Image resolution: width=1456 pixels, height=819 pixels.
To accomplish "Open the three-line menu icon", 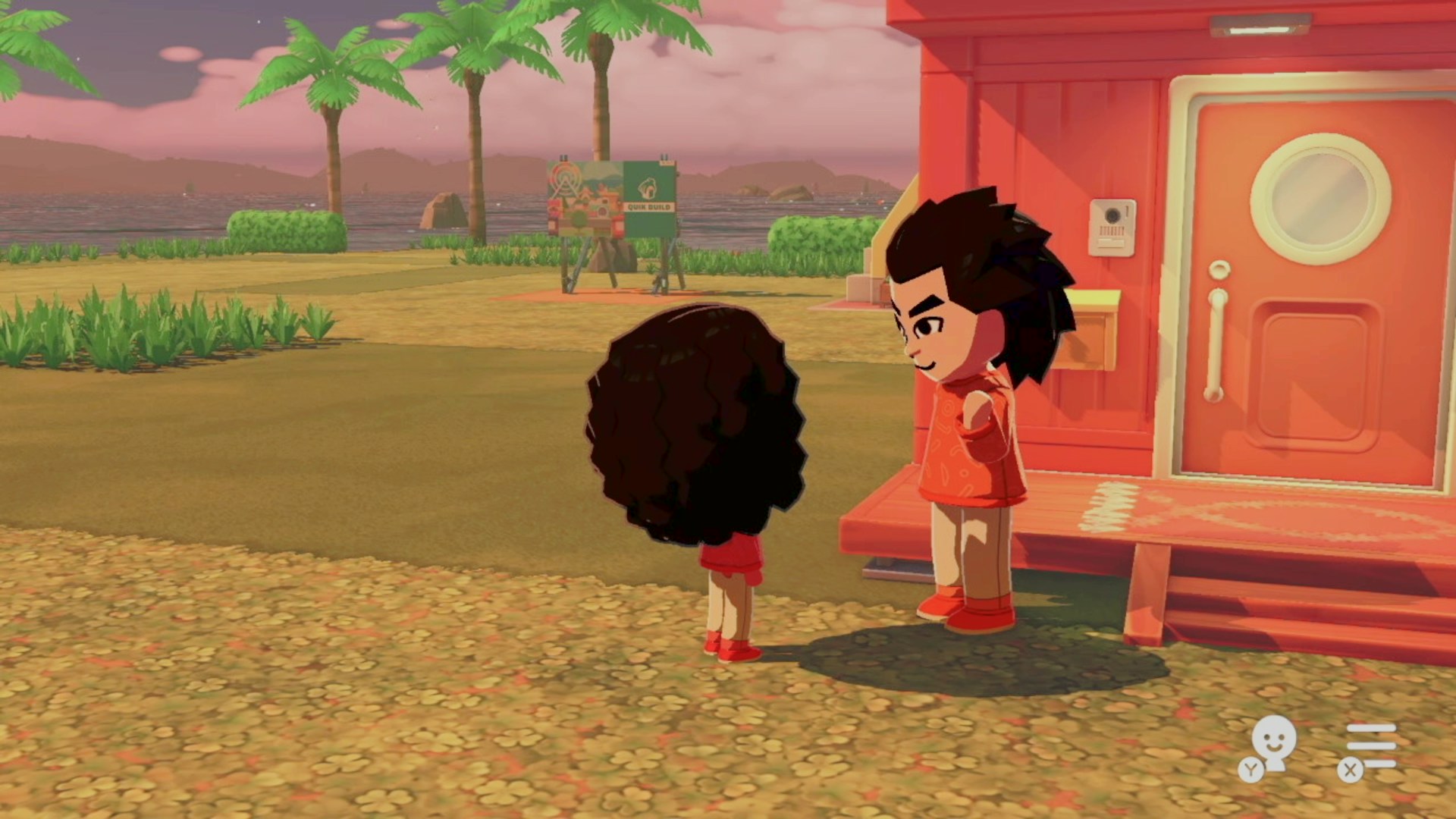I will click(x=1370, y=746).
